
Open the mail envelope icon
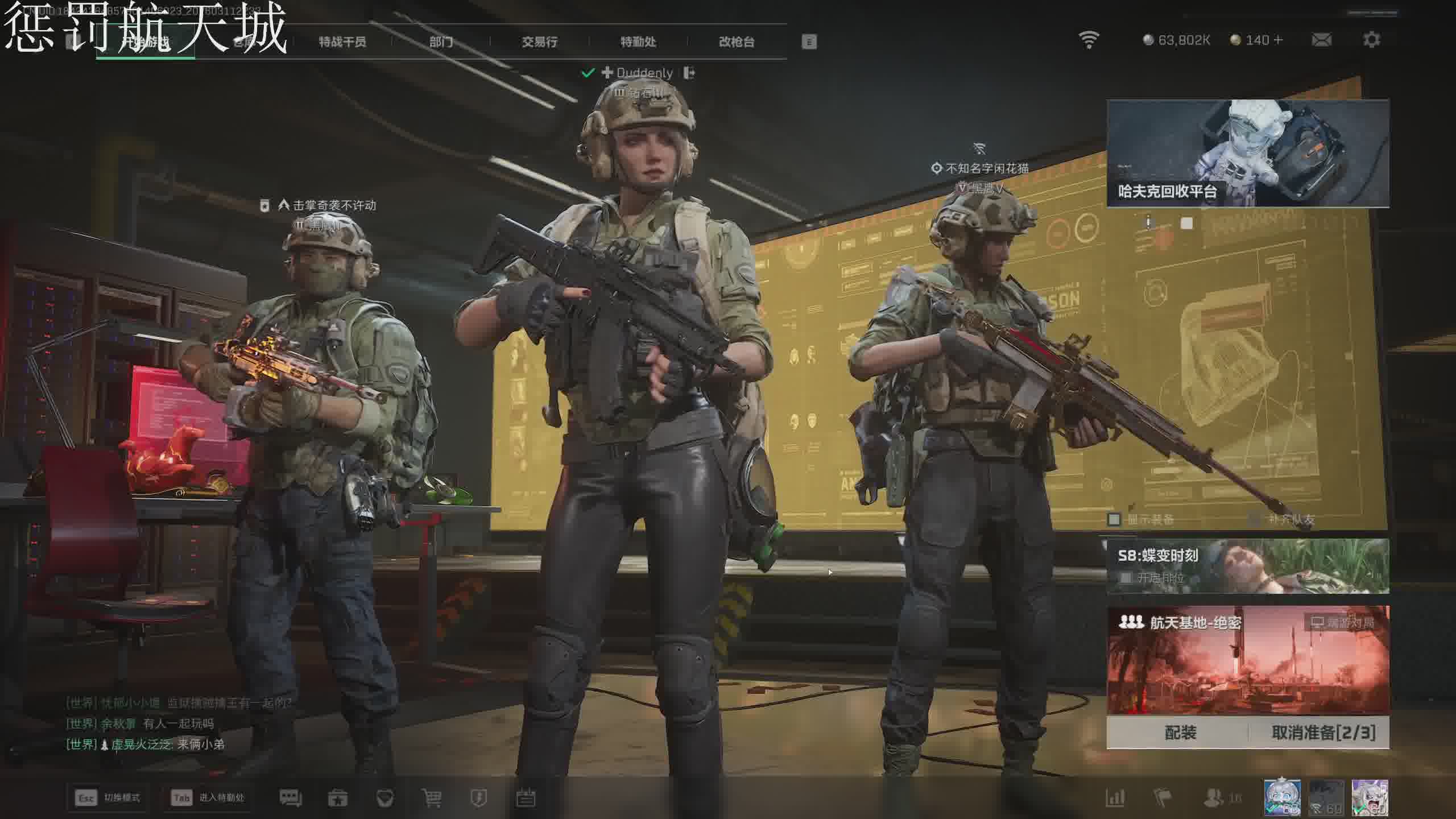[1321, 40]
